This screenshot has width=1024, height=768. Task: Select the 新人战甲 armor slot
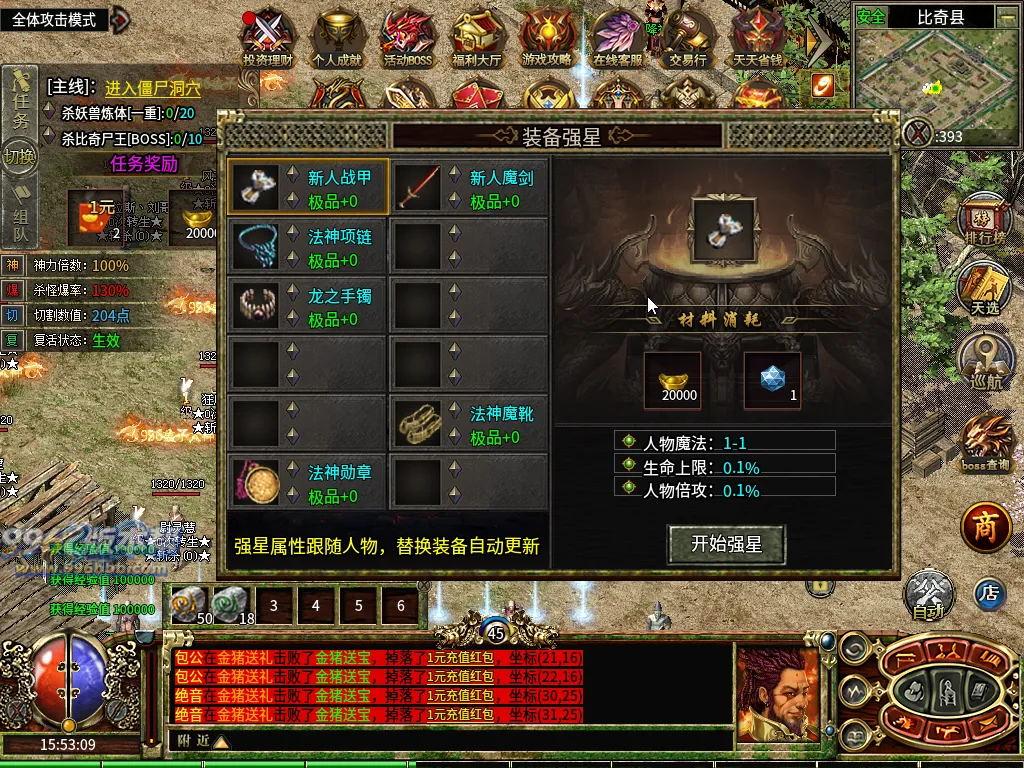pyautogui.click(x=307, y=187)
